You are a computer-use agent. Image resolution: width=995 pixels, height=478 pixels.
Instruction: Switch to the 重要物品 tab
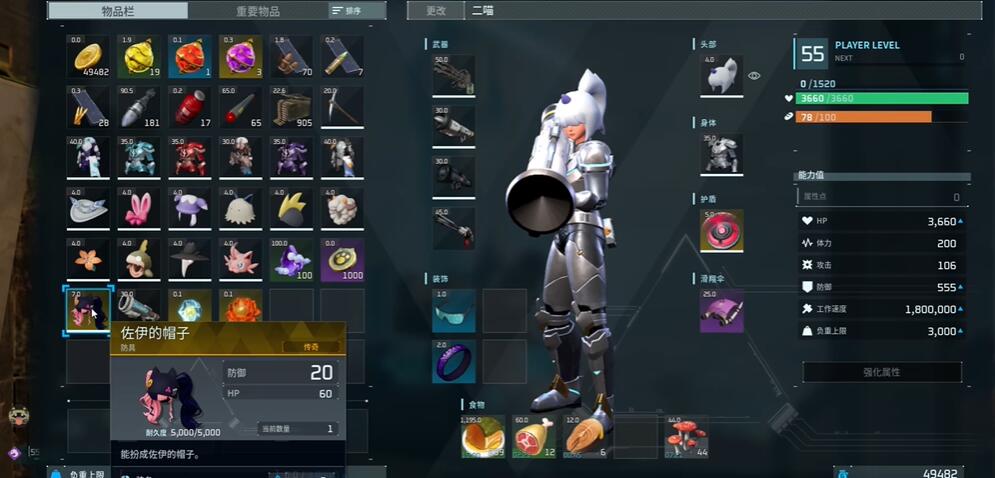coord(260,11)
